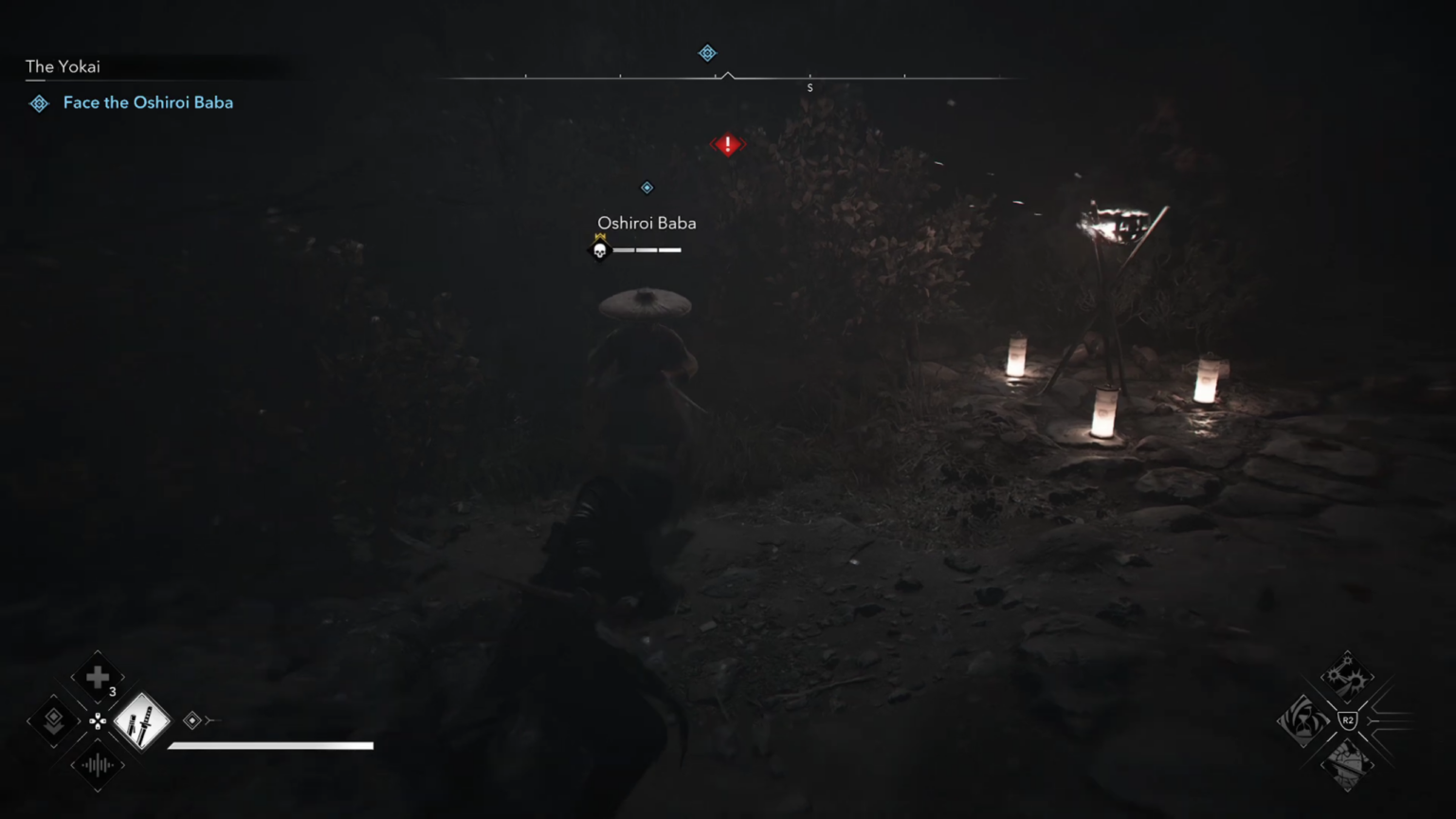Click the red exclamation alert marker
This screenshot has height=819, width=1456.
tap(726, 144)
